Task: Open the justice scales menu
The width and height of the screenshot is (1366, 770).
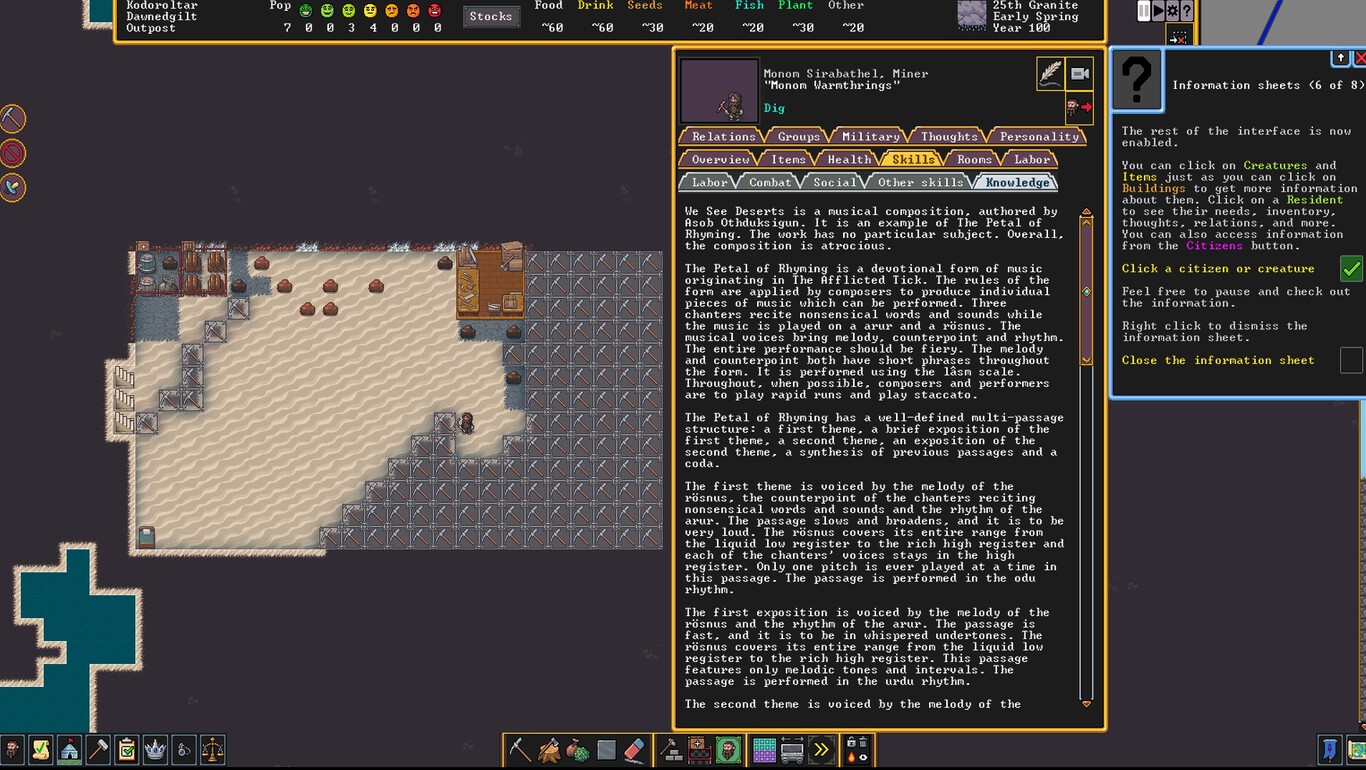Action: coord(212,749)
